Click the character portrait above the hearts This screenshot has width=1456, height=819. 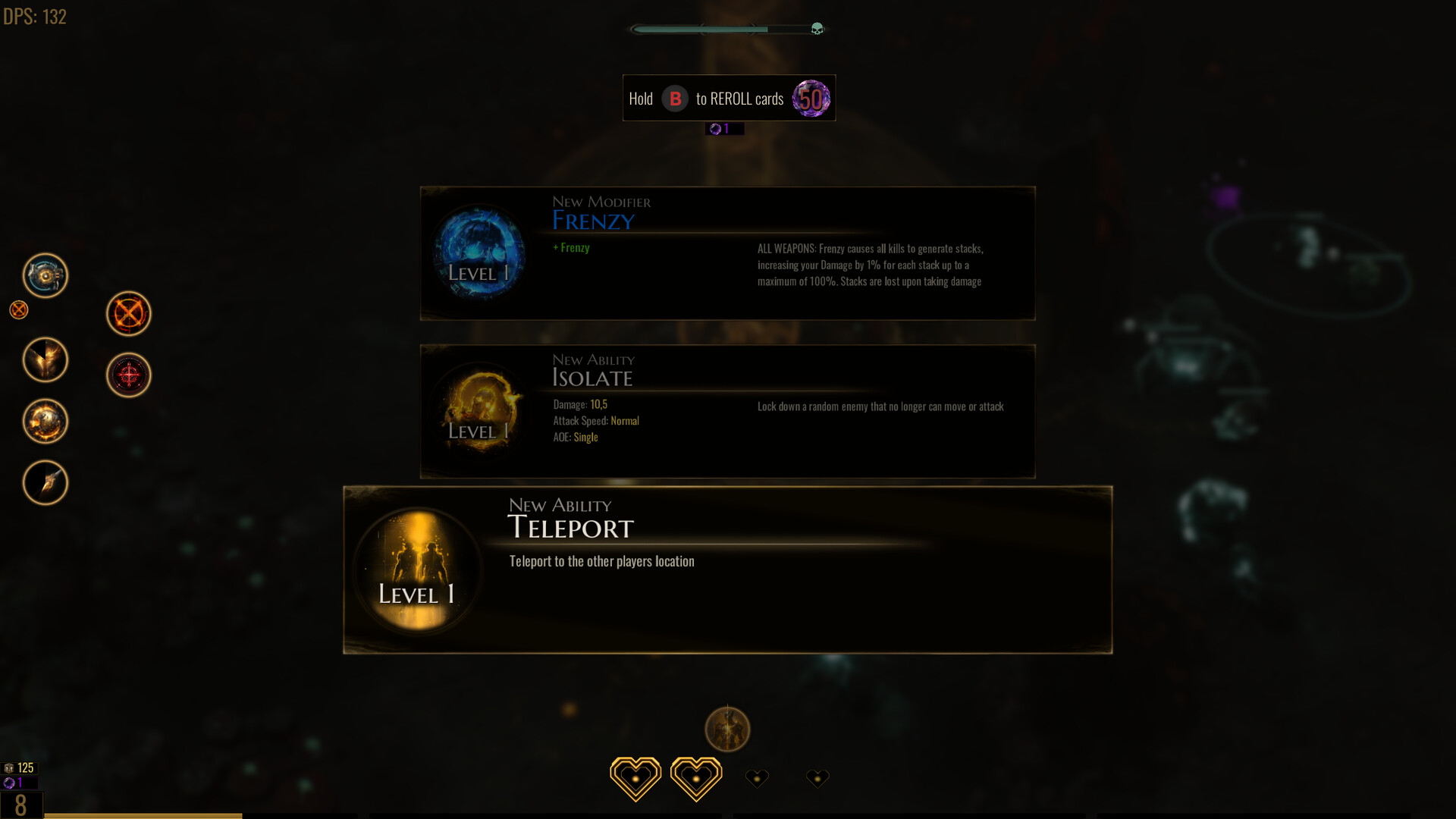tap(728, 729)
